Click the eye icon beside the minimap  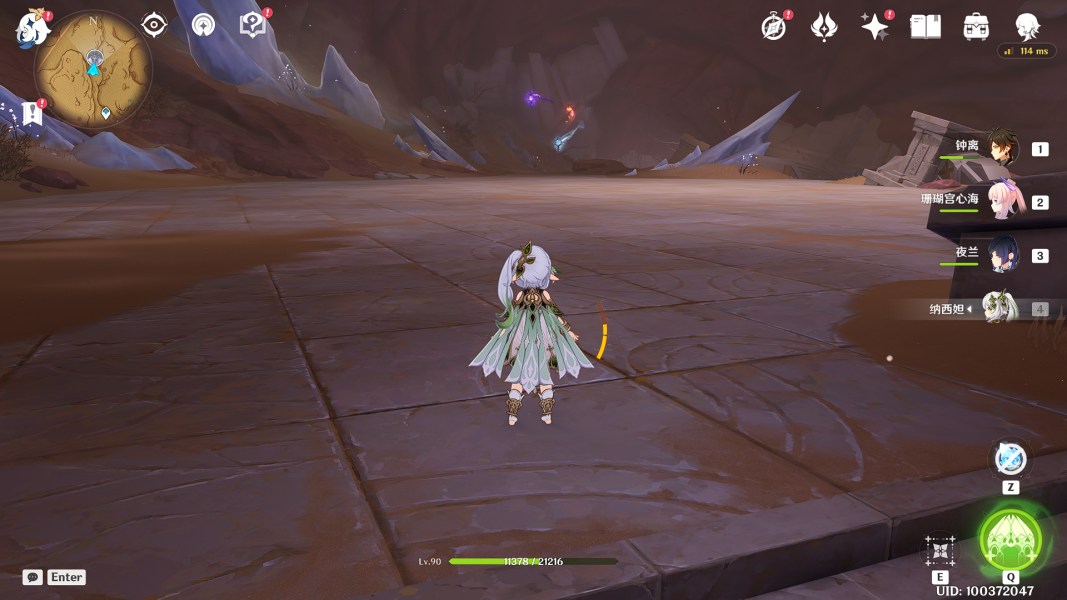[x=154, y=25]
